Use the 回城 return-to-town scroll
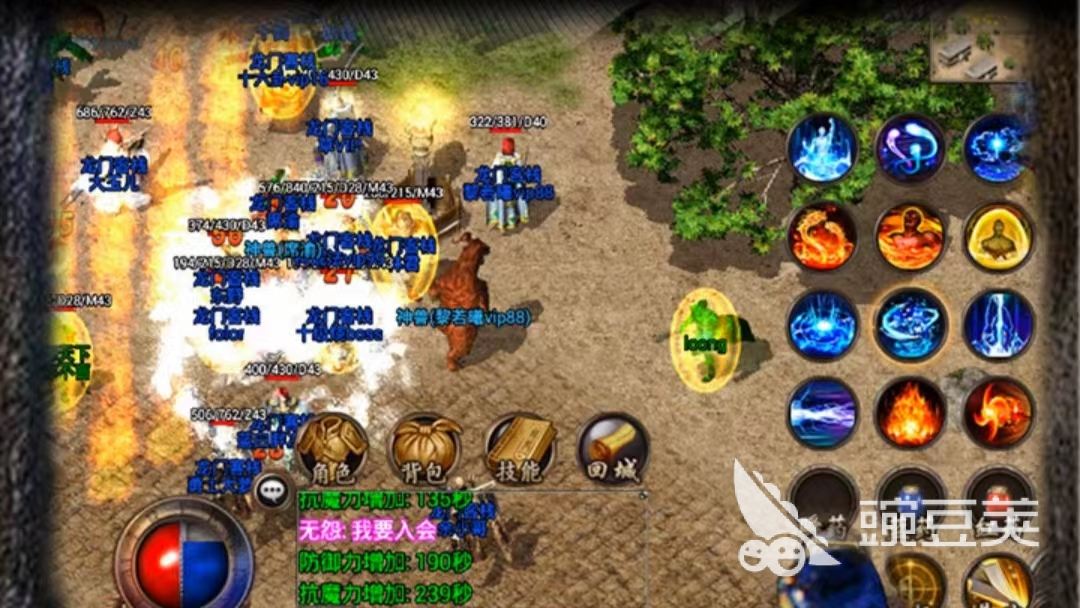Viewport: 1080px width, 608px height. click(x=613, y=450)
